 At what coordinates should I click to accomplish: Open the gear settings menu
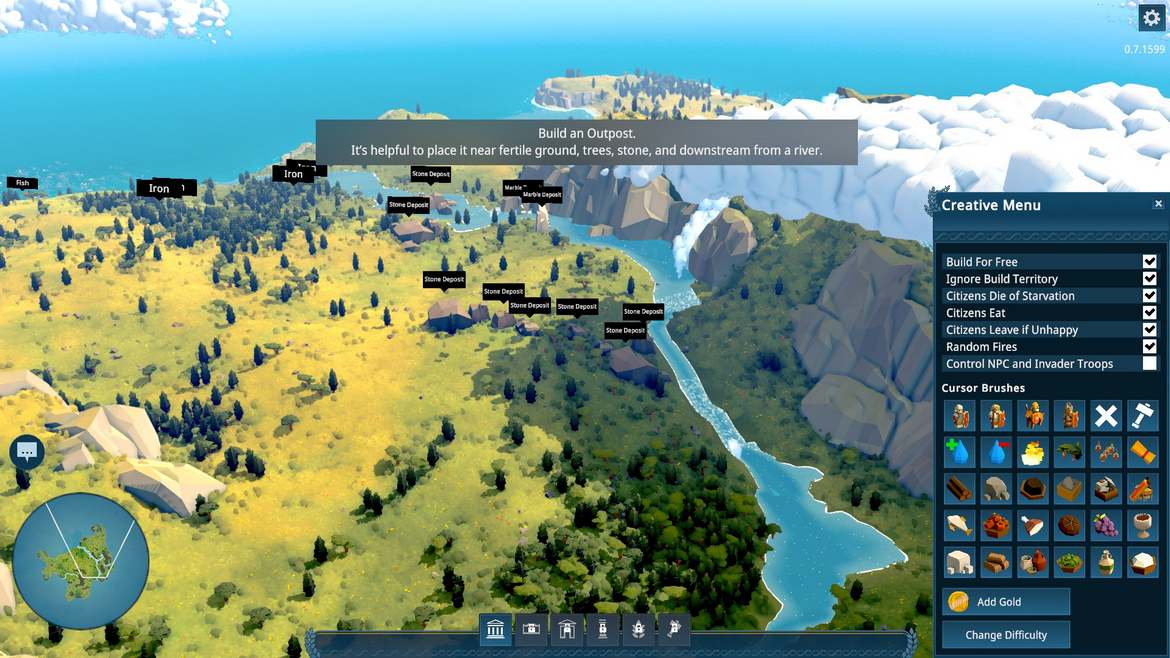pos(1151,18)
